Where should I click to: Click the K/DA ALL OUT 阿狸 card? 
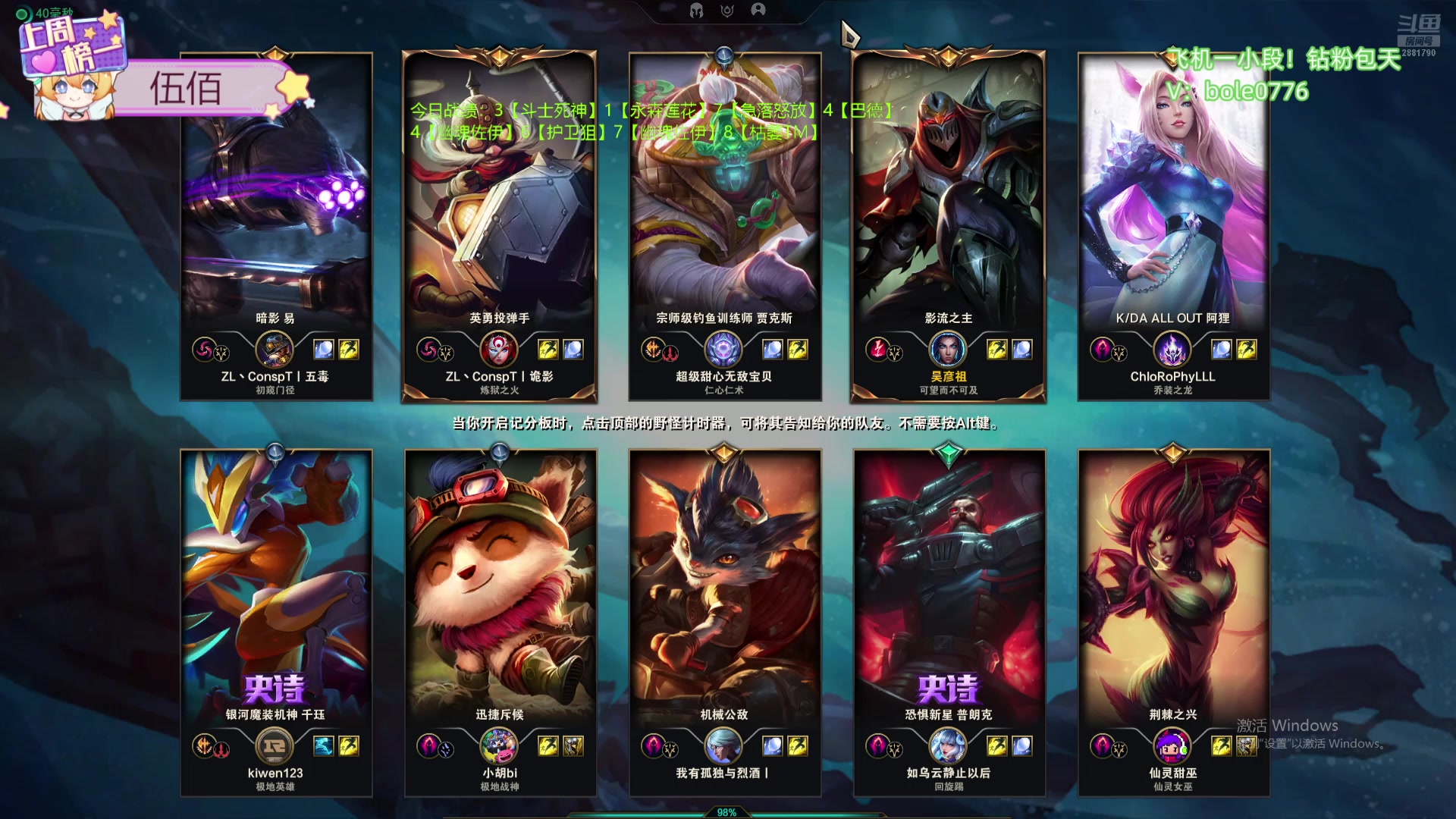point(1173,226)
